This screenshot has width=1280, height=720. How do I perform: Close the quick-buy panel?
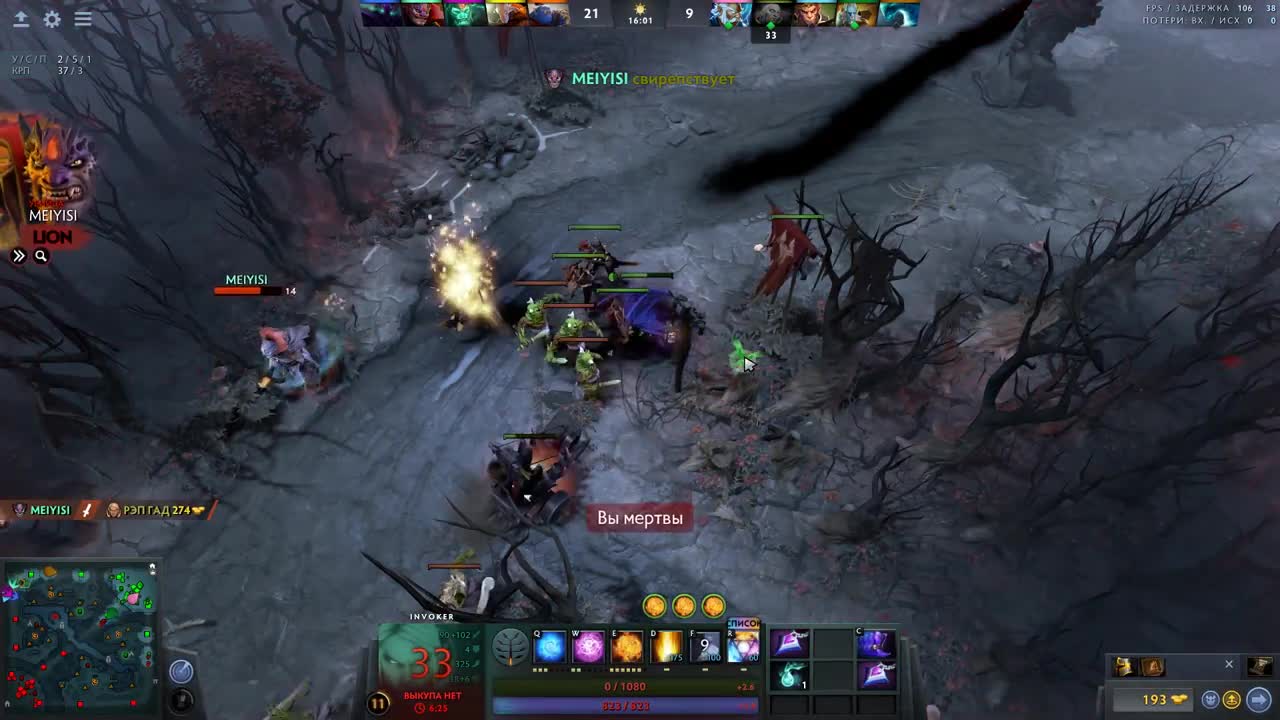tap(1229, 664)
